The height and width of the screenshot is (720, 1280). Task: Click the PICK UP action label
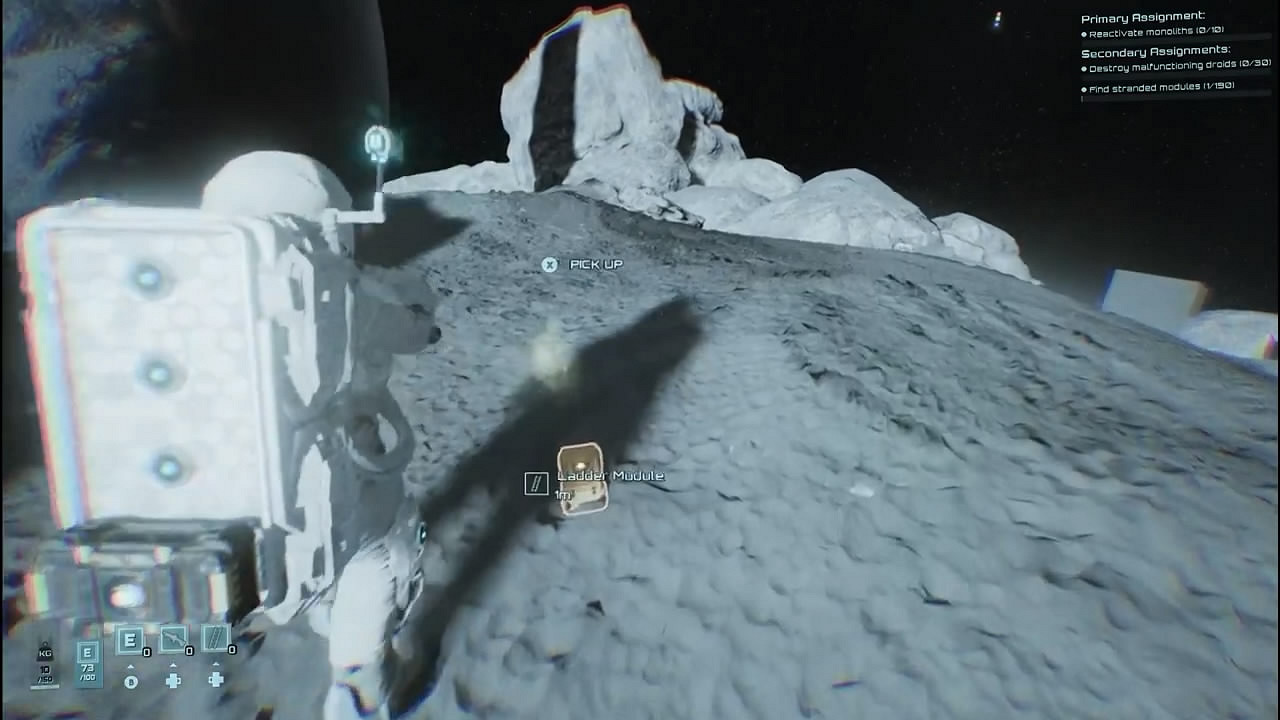pyautogui.click(x=594, y=264)
